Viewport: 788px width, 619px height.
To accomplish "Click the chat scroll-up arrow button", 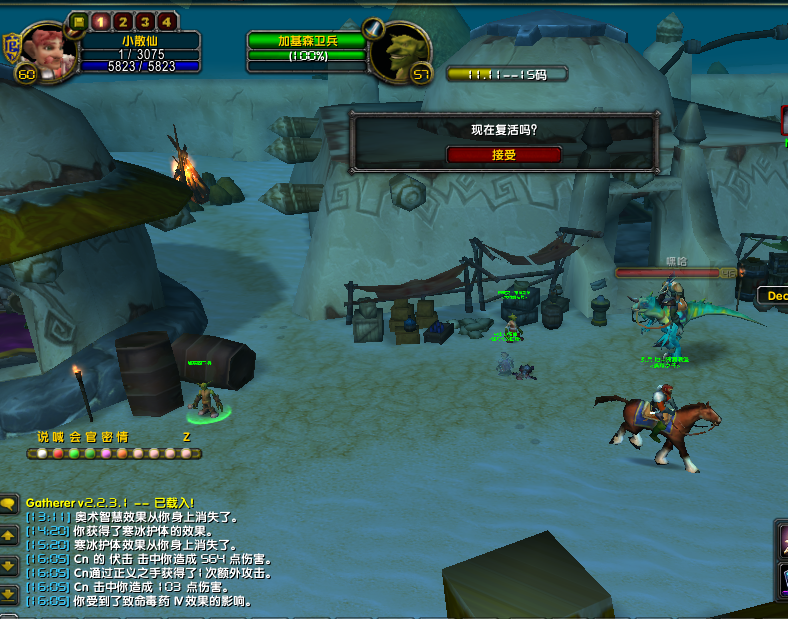I will click(x=8, y=536).
